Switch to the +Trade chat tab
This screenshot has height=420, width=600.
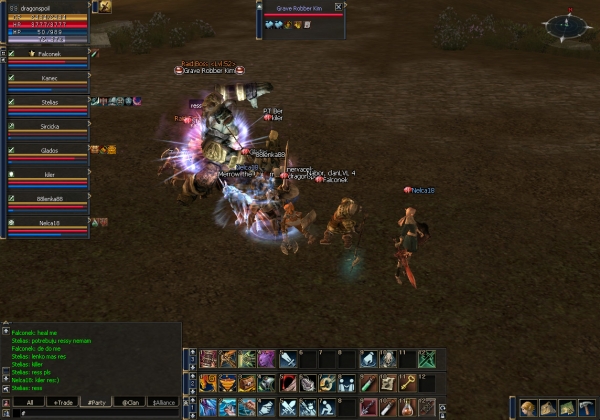tap(64, 402)
